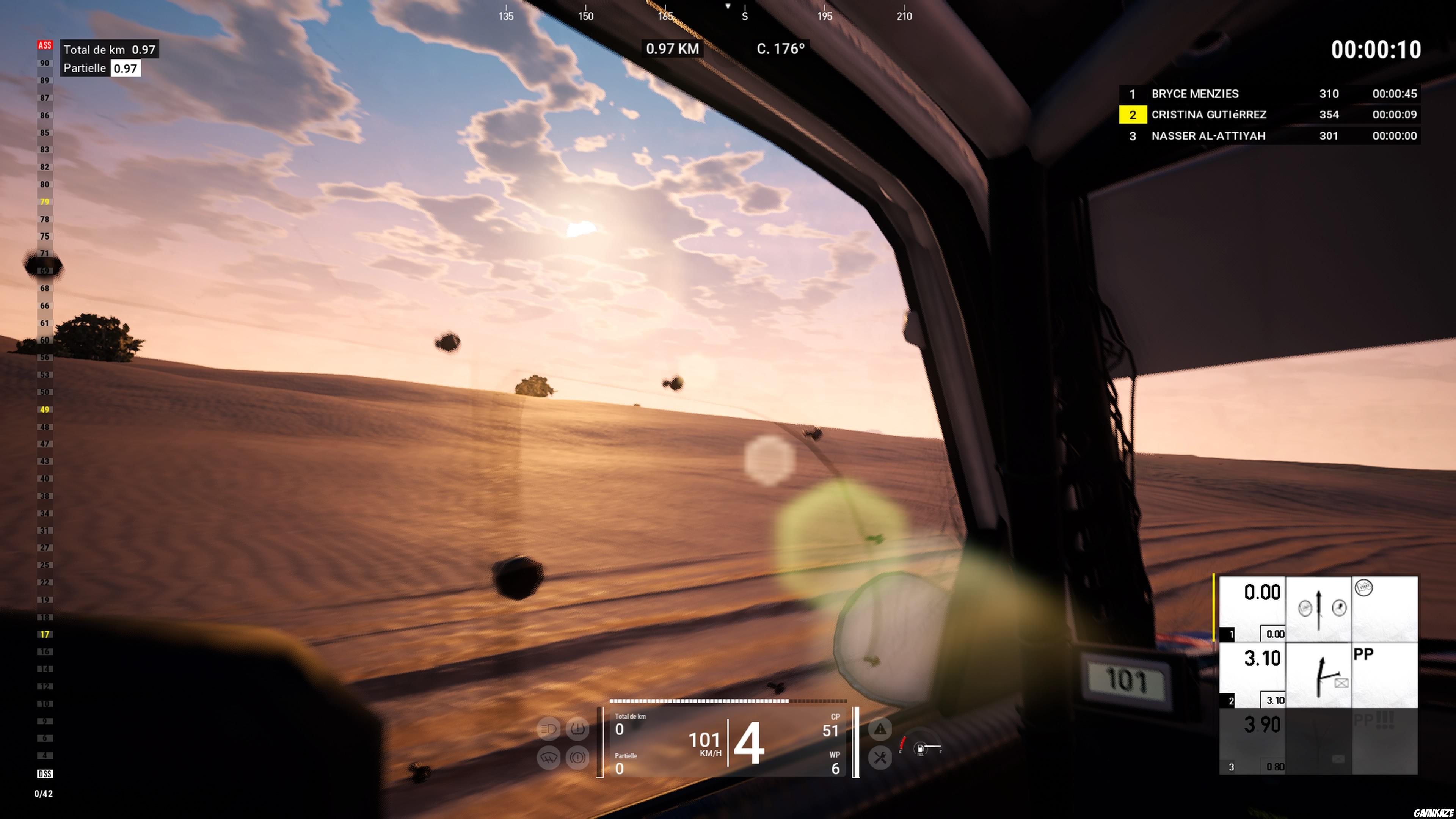Select the yellow waypoint 79 on progress strip
Viewport: 1456px width, 819px height.
45,202
